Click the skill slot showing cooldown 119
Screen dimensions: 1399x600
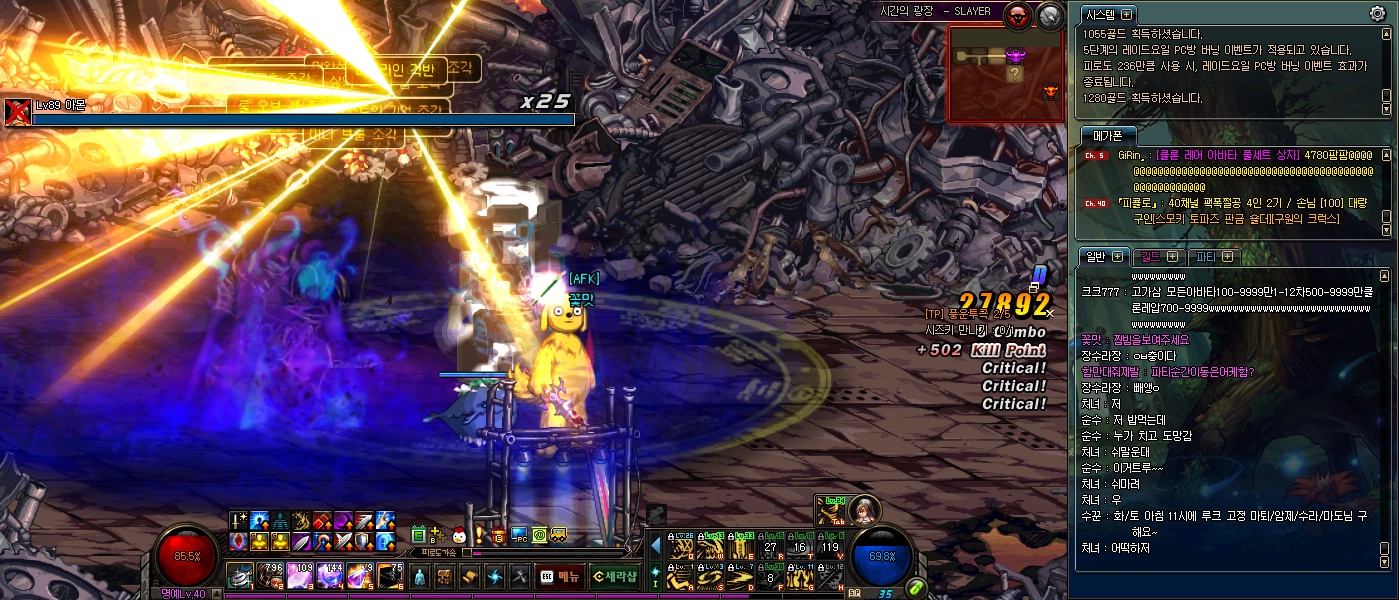[x=831, y=545]
